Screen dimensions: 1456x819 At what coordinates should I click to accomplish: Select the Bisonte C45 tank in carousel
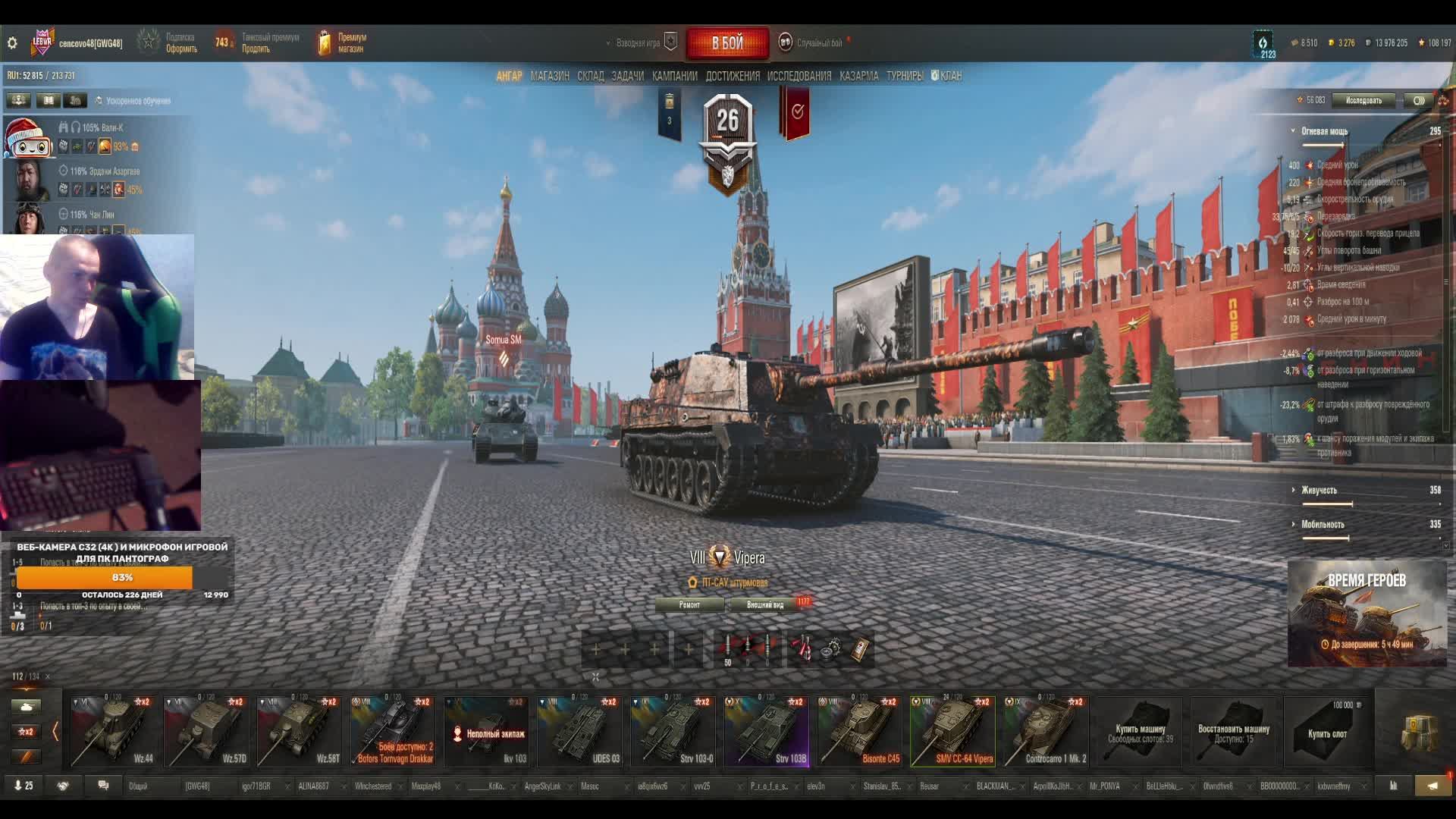click(859, 732)
